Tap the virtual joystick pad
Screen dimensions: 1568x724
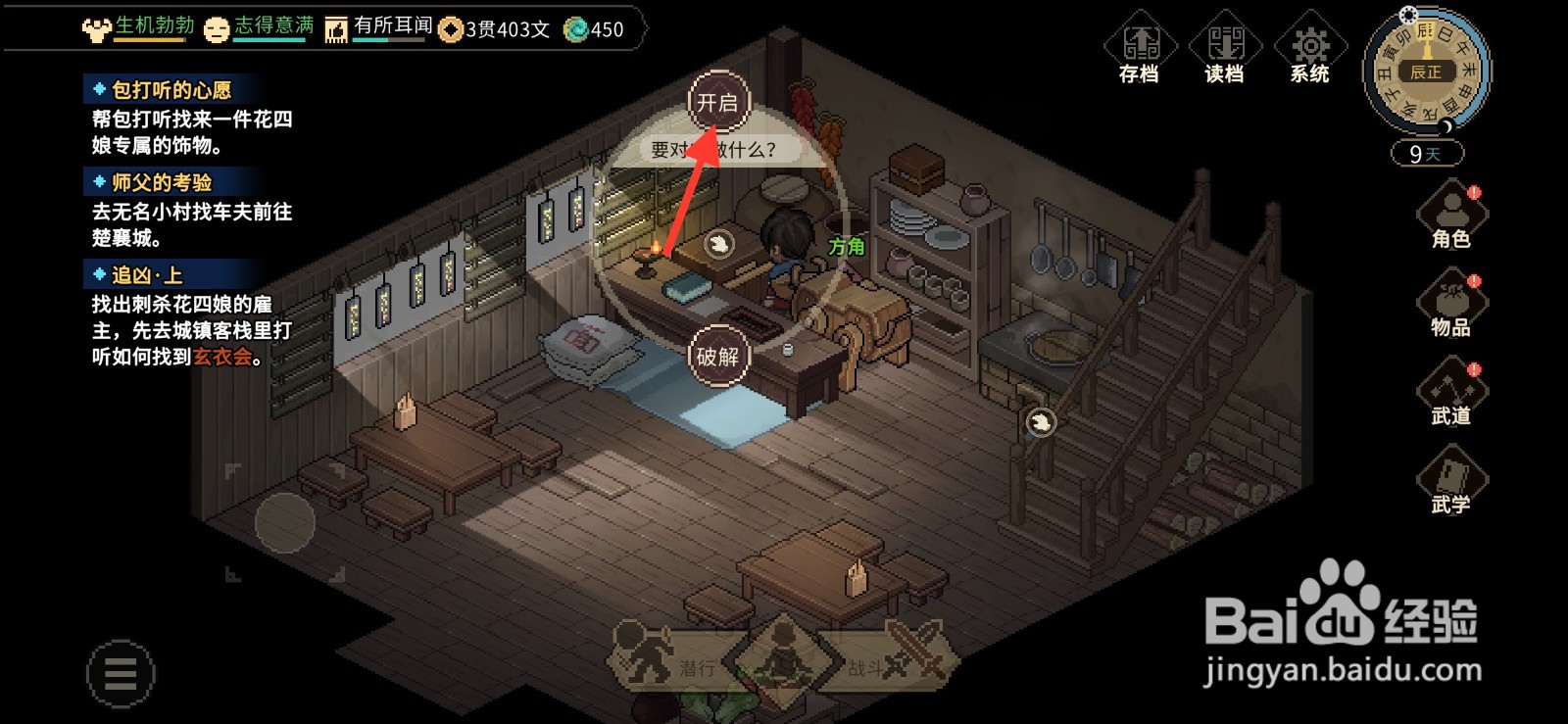pyautogui.click(x=285, y=523)
